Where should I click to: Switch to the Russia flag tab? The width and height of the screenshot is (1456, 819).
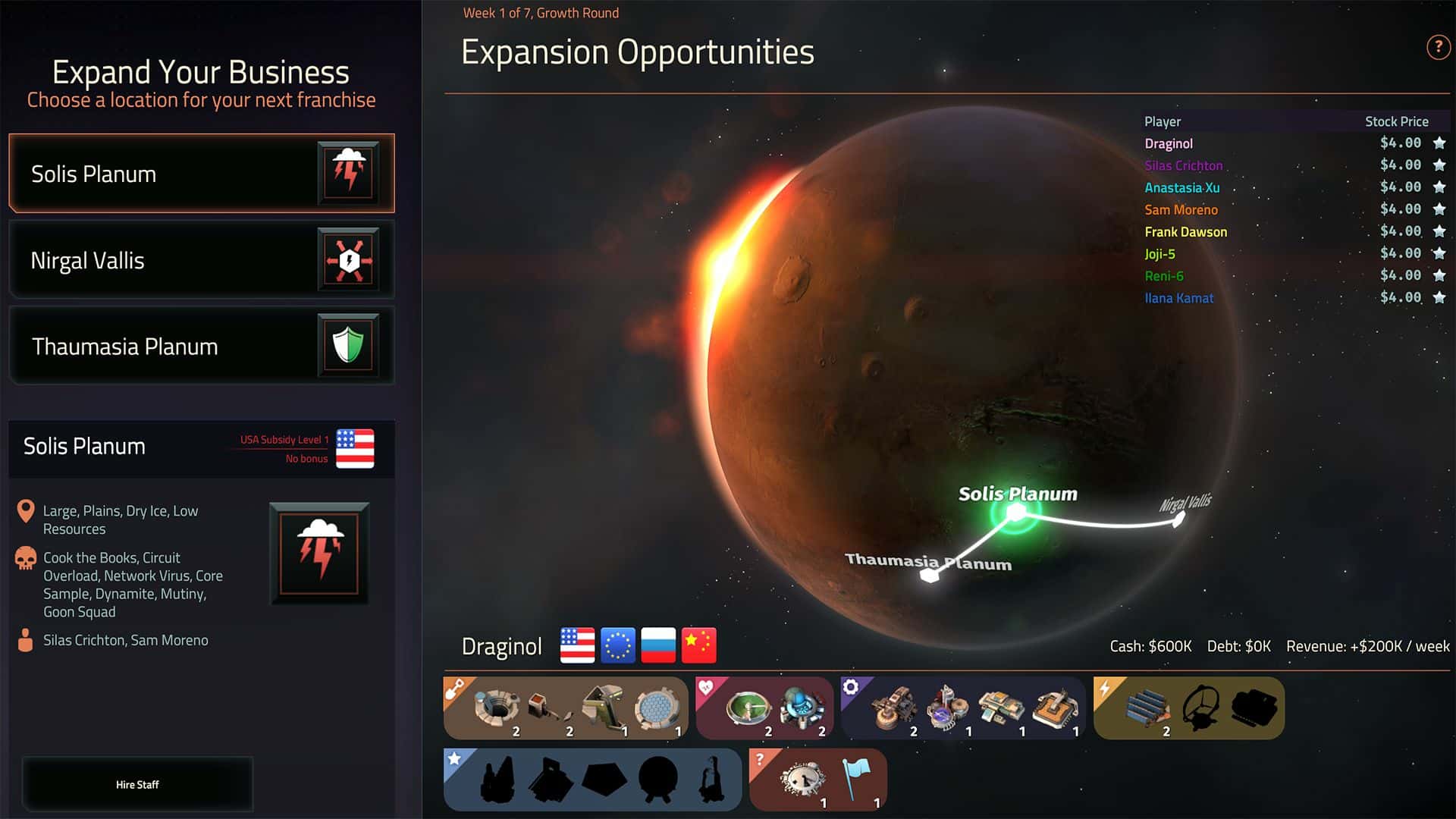point(657,645)
